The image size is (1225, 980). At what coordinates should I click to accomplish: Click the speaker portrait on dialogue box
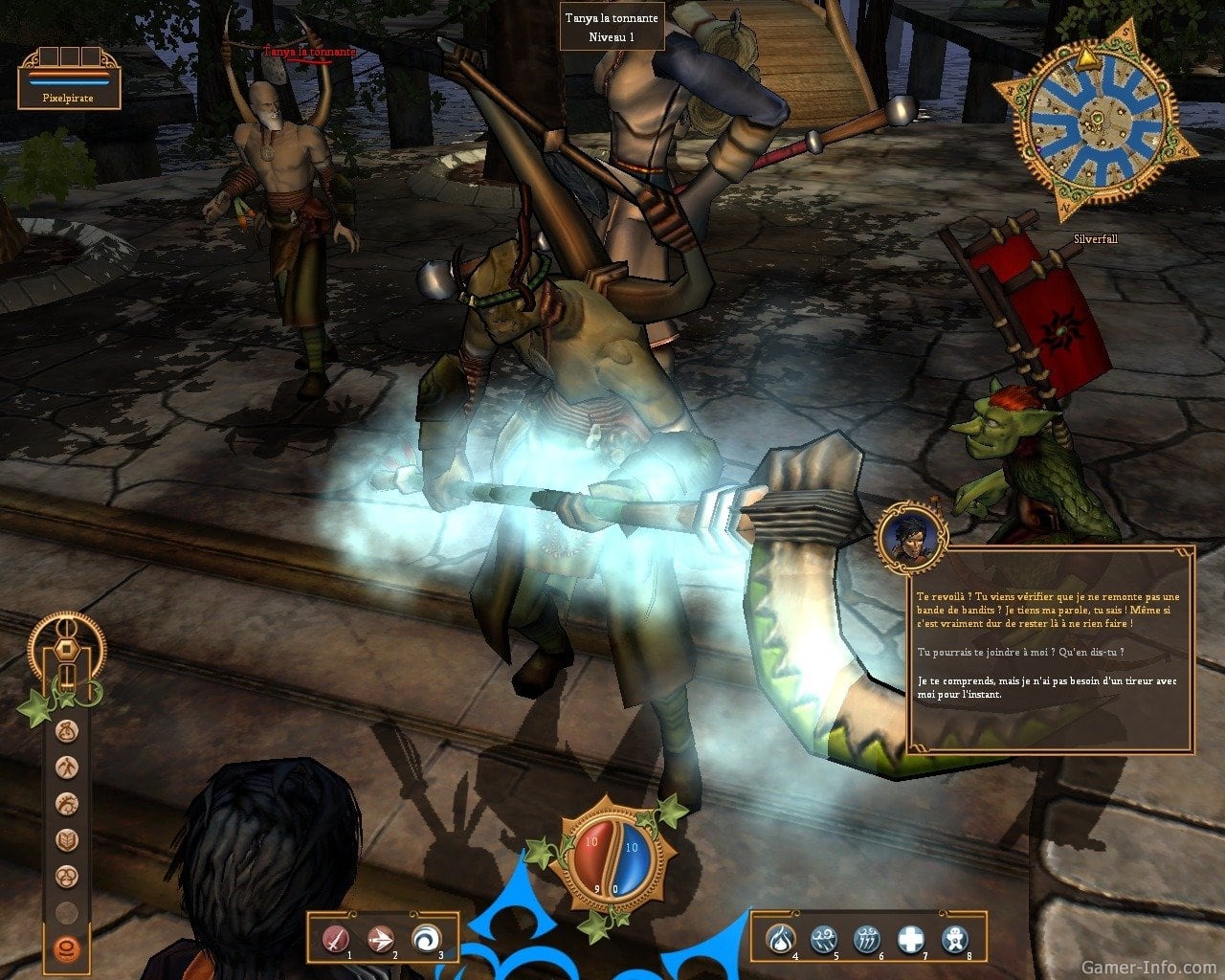tap(910, 537)
